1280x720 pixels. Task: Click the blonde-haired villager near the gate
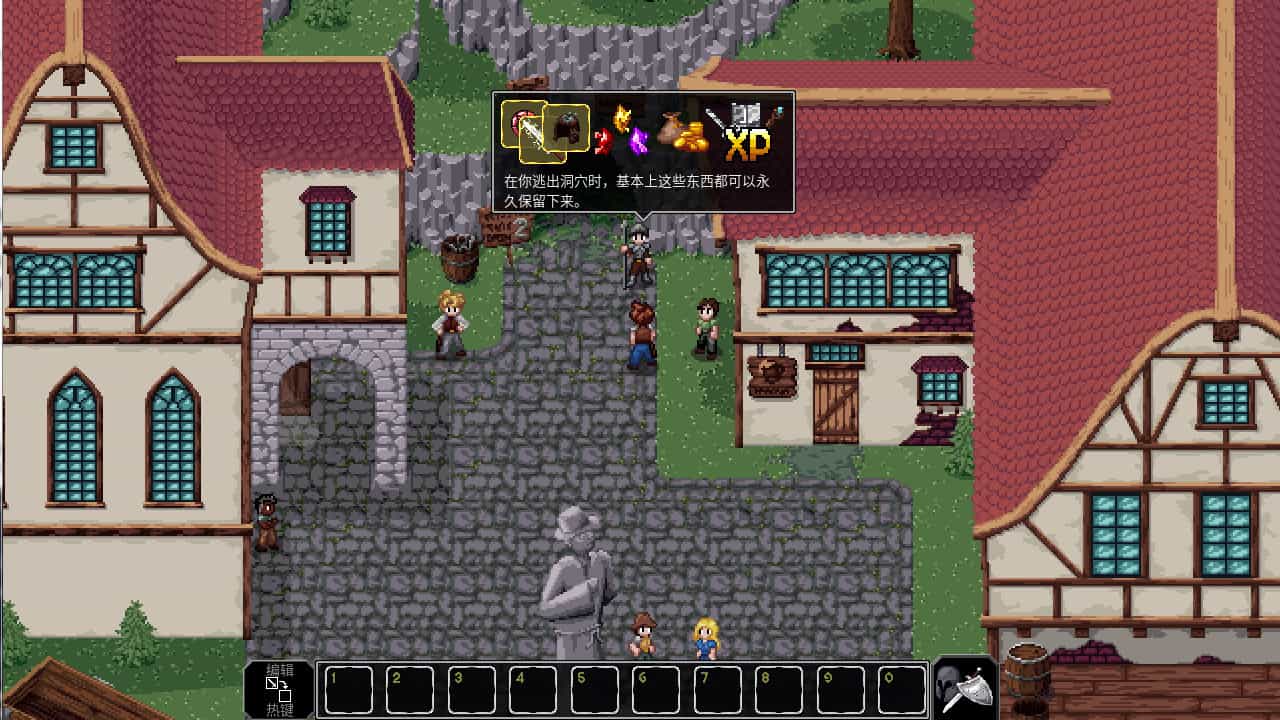click(451, 320)
